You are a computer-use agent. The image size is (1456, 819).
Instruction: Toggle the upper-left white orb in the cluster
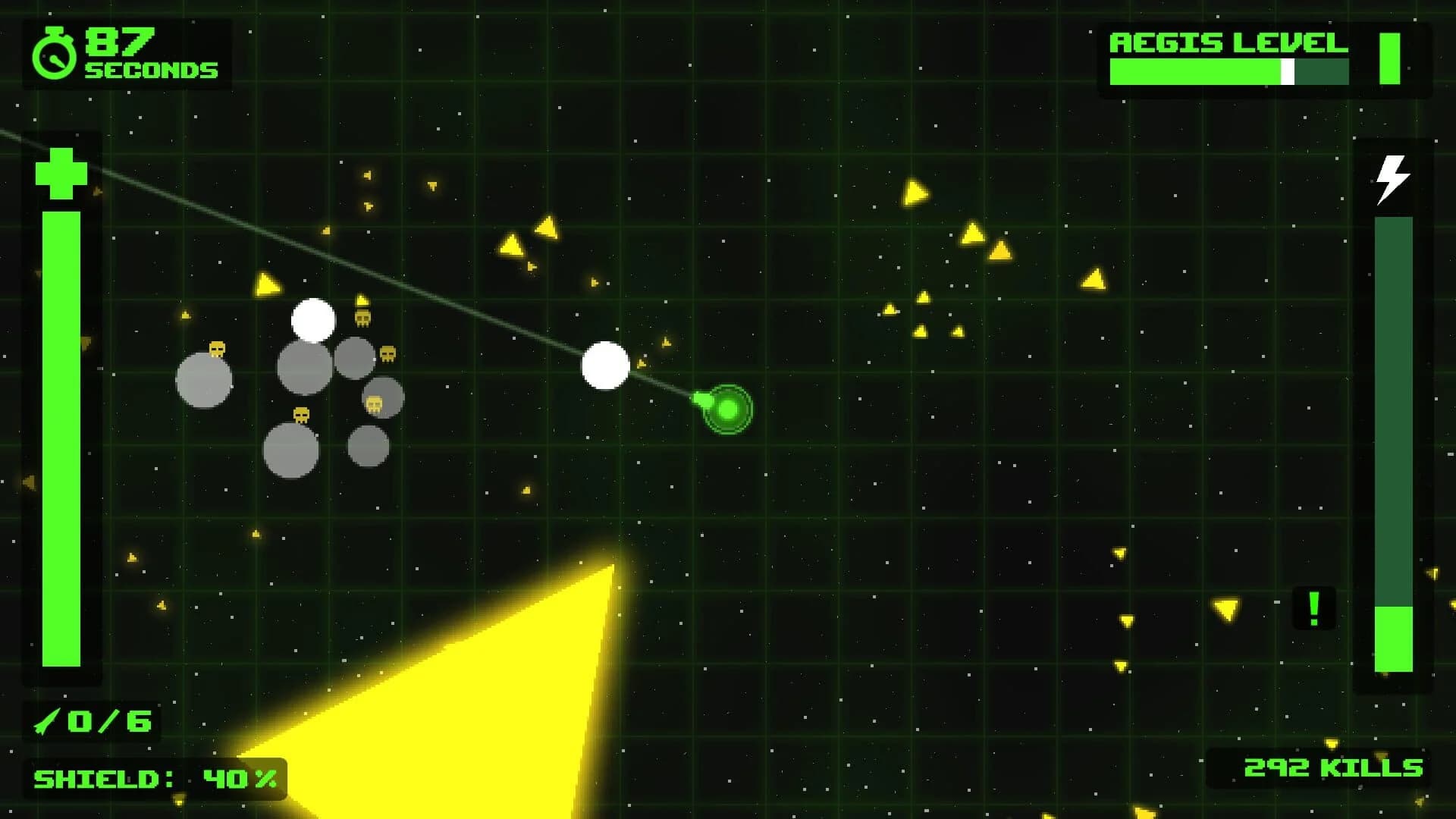314,322
